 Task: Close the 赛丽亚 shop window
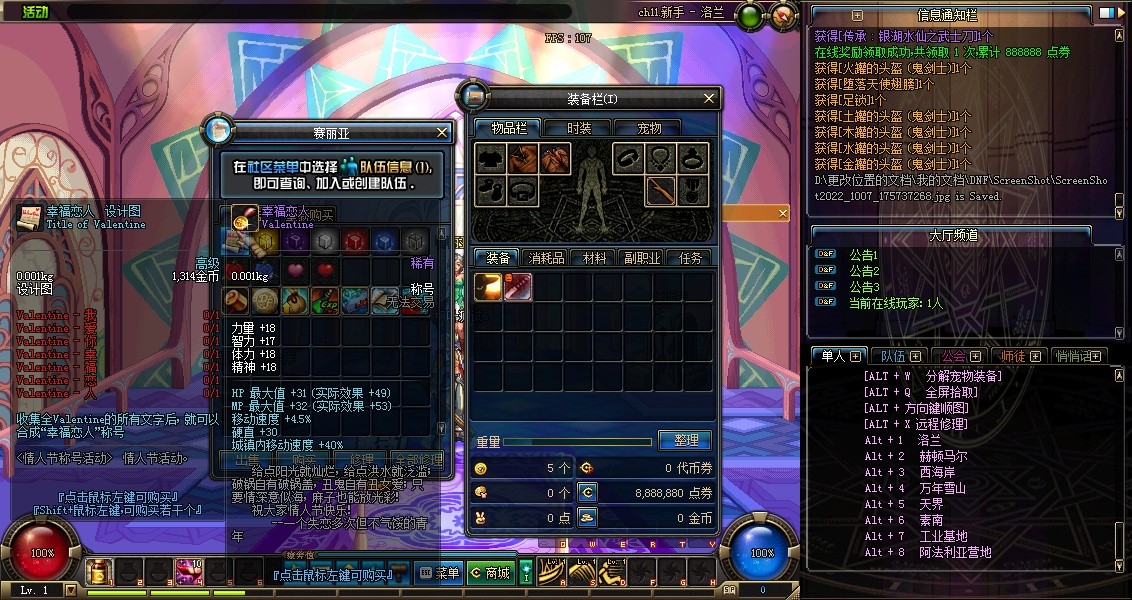pyautogui.click(x=442, y=132)
